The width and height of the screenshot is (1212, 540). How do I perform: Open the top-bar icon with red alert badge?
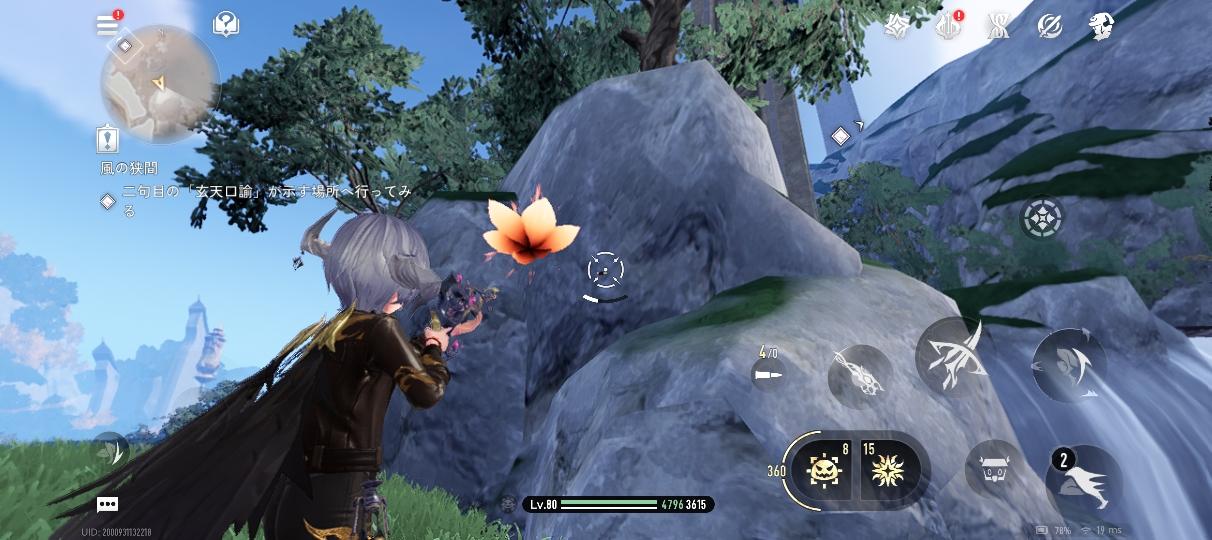[947, 27]
